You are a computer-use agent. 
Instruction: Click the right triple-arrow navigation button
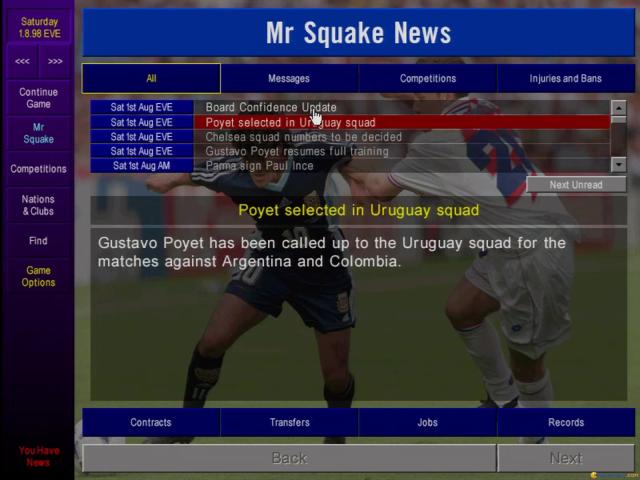55,61
